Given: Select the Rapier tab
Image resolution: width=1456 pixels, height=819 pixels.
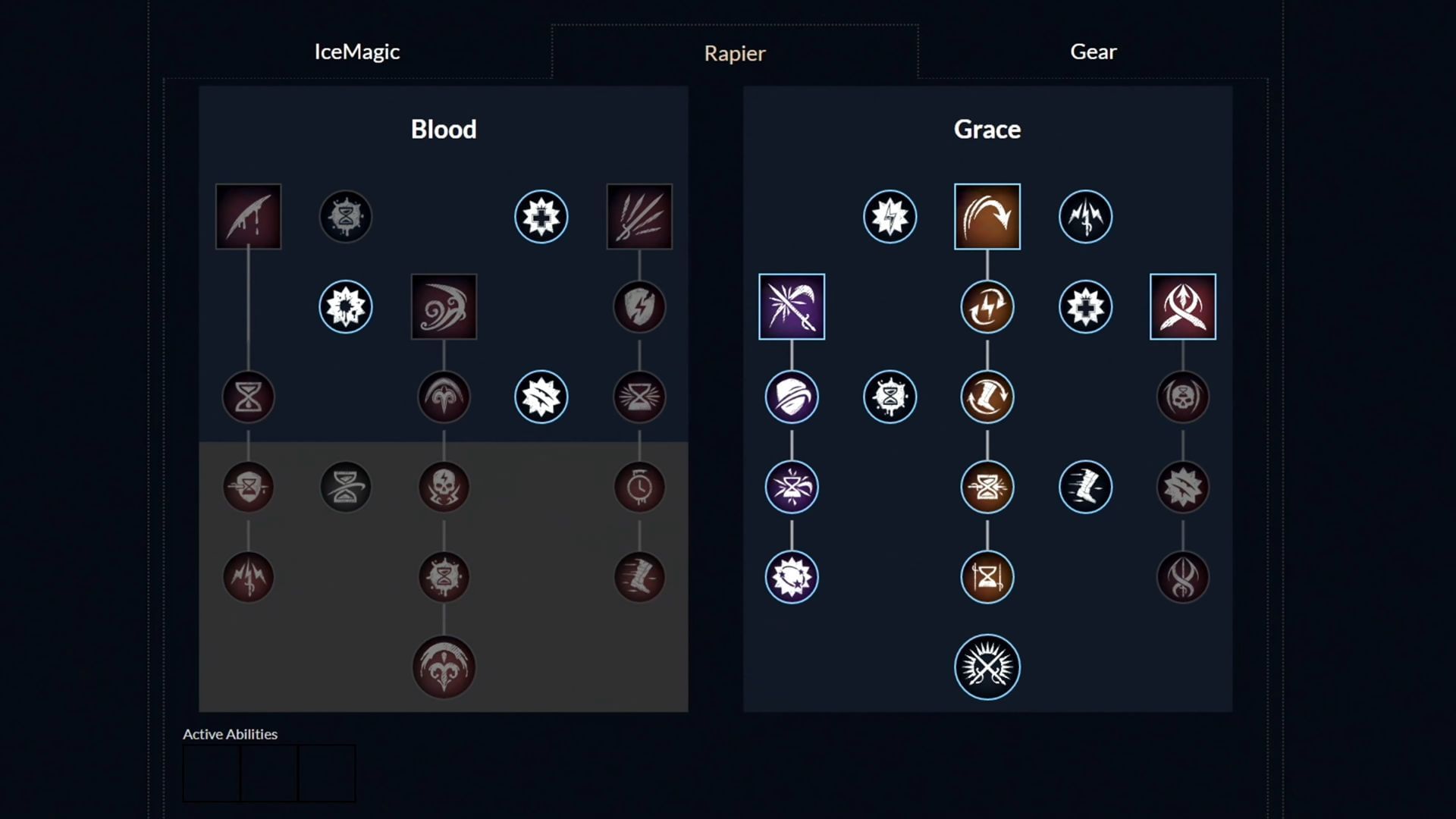Looking at the screenshot, I should click(x=734, y=53).
